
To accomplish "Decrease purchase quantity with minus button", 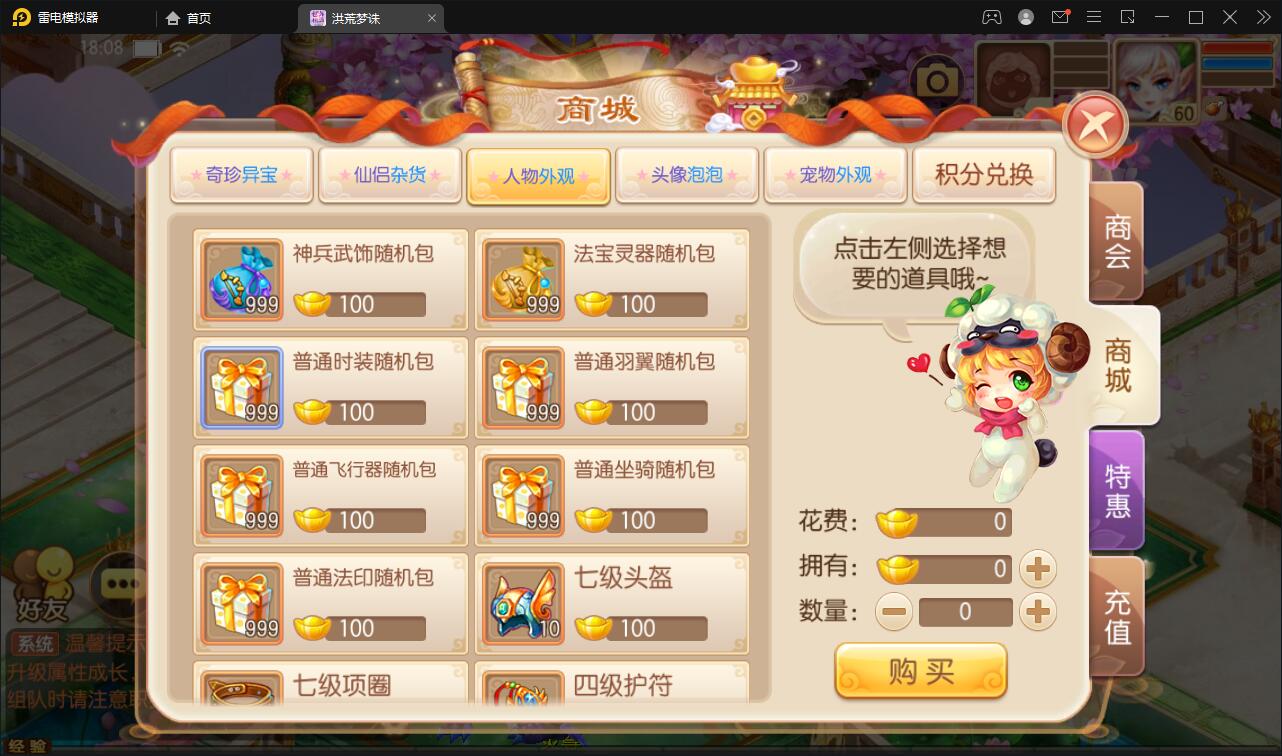I will [x=894, y=612].
